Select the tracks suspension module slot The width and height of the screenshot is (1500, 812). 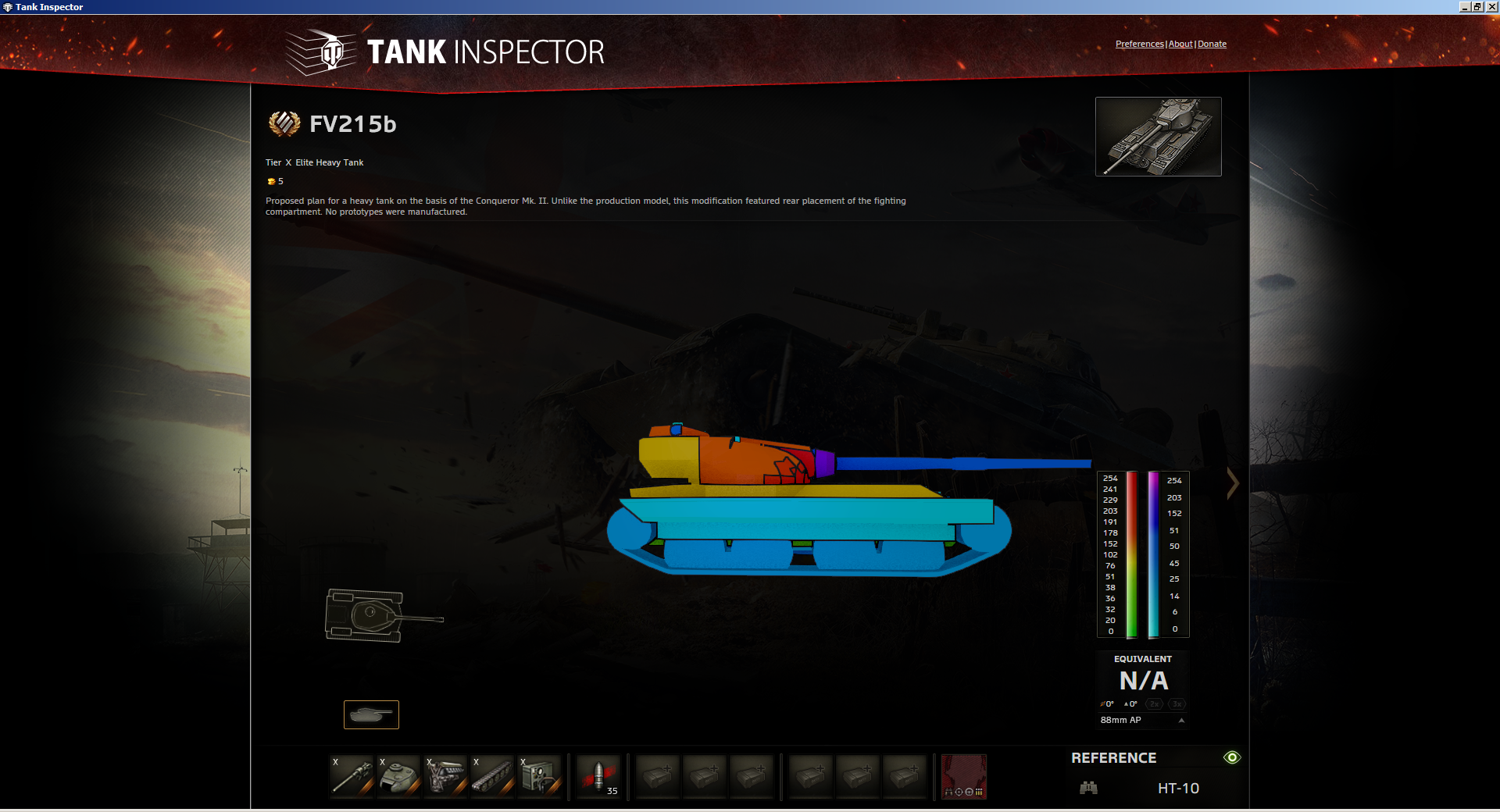[x=492, y=776]
